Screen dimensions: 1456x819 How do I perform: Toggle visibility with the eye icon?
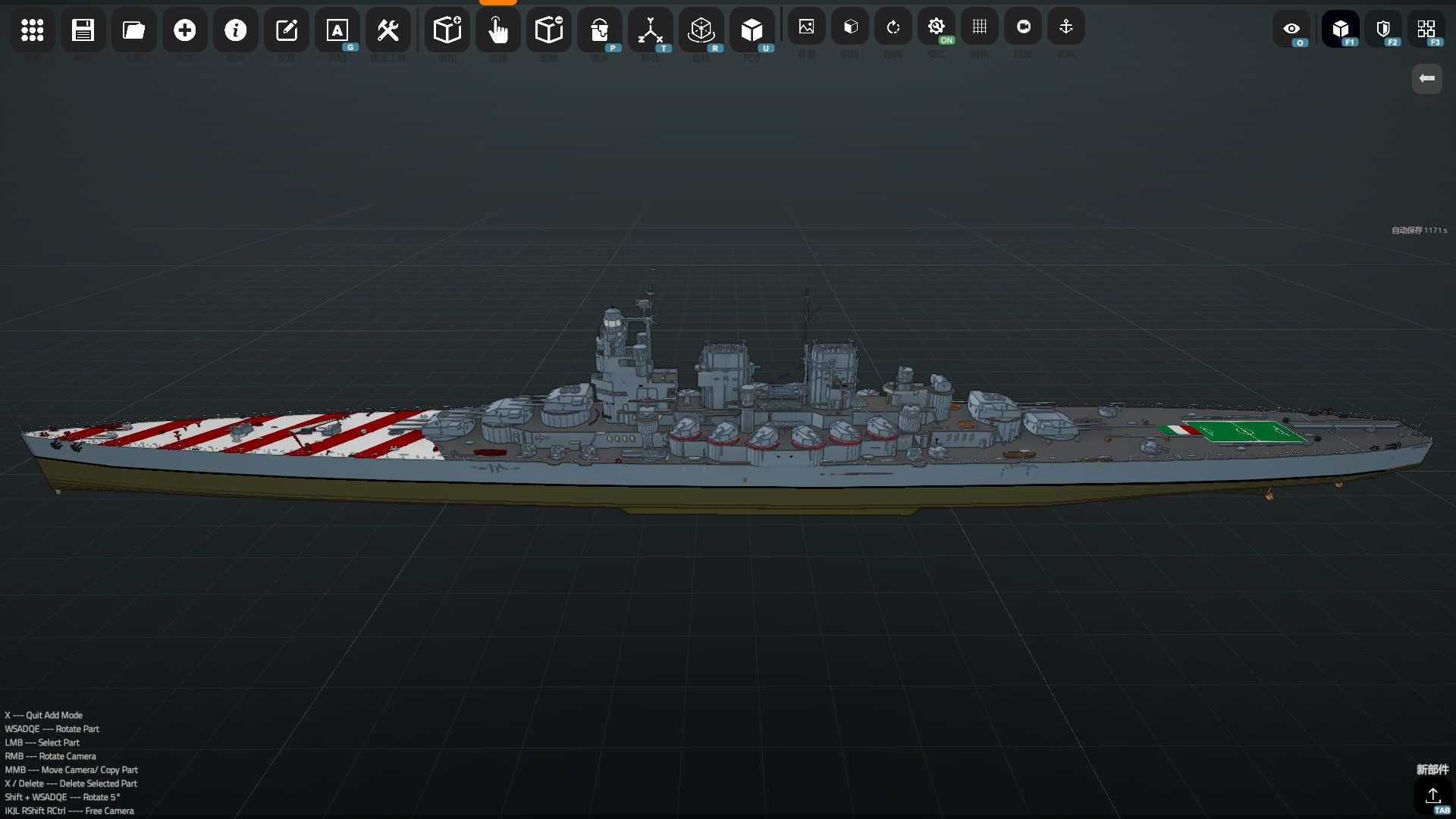click(1291, 30)
